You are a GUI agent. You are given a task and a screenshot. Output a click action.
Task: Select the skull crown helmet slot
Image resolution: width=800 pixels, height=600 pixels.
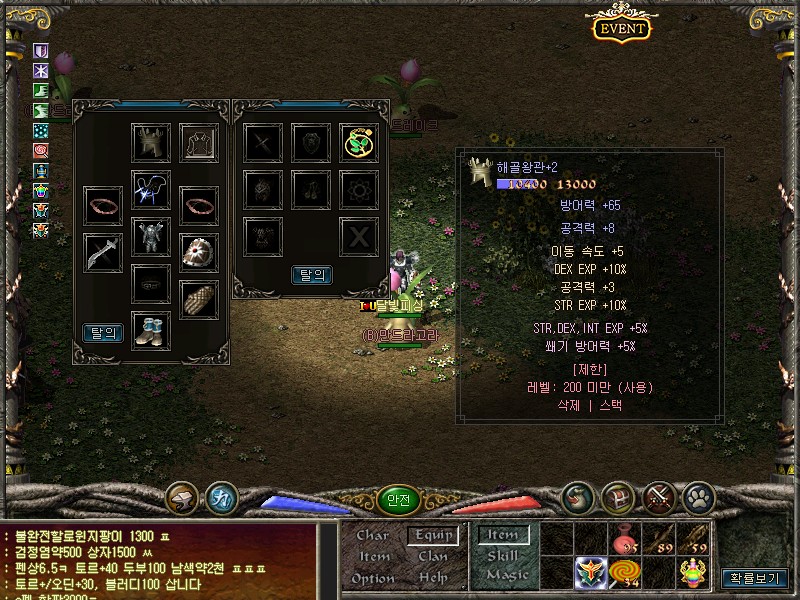coord(151,142)
